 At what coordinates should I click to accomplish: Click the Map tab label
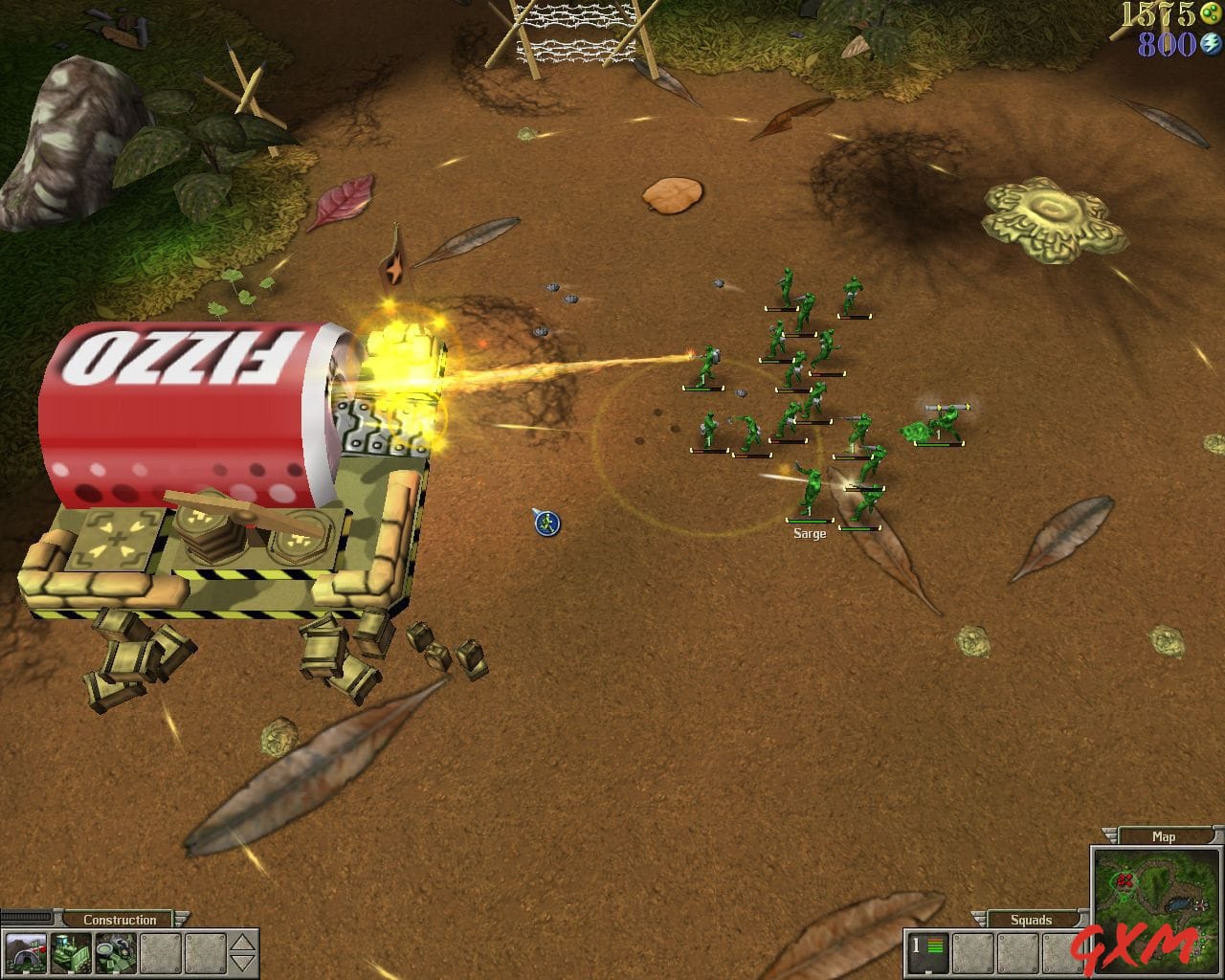coord(1163,836)
